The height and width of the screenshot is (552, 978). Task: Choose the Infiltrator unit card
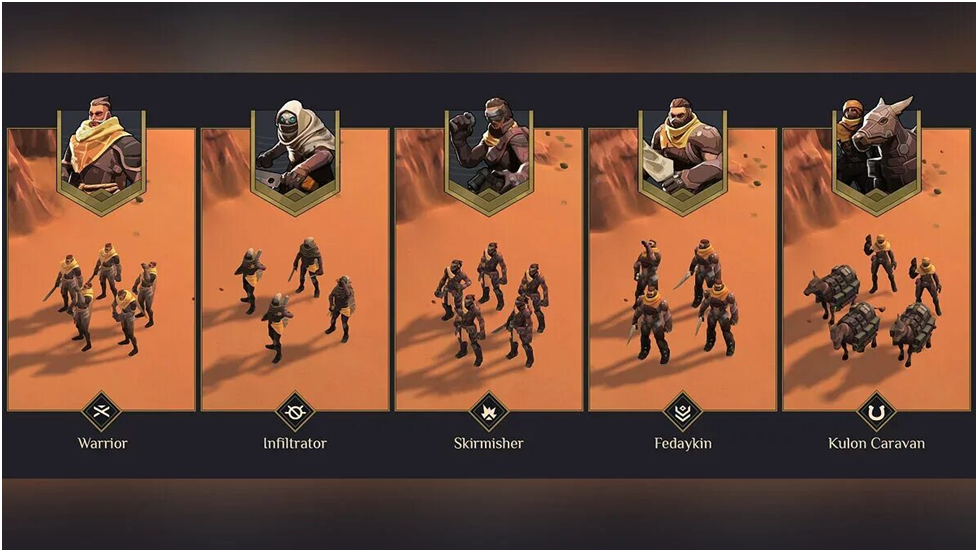tap(295, 290)
